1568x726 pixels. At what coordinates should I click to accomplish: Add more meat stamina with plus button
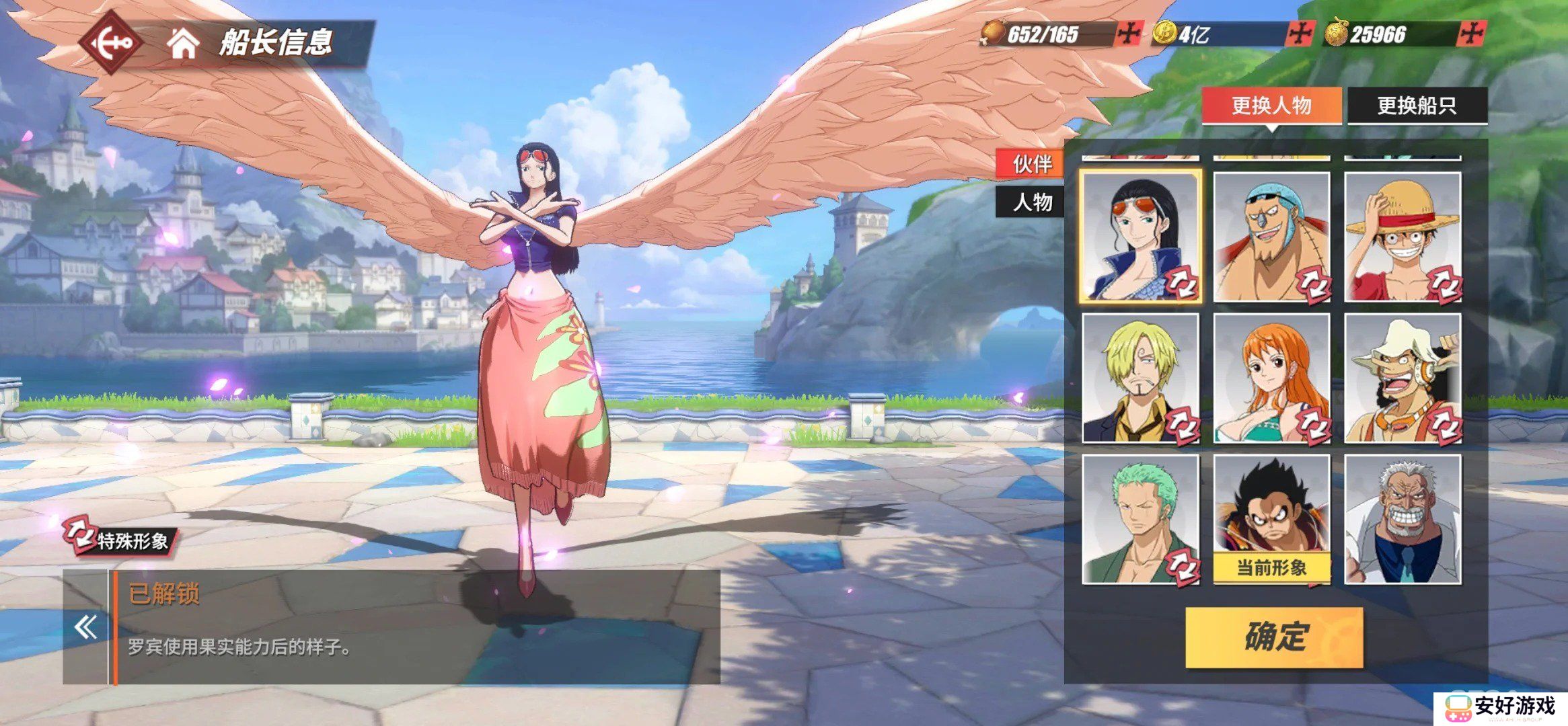coord(1128,34)
